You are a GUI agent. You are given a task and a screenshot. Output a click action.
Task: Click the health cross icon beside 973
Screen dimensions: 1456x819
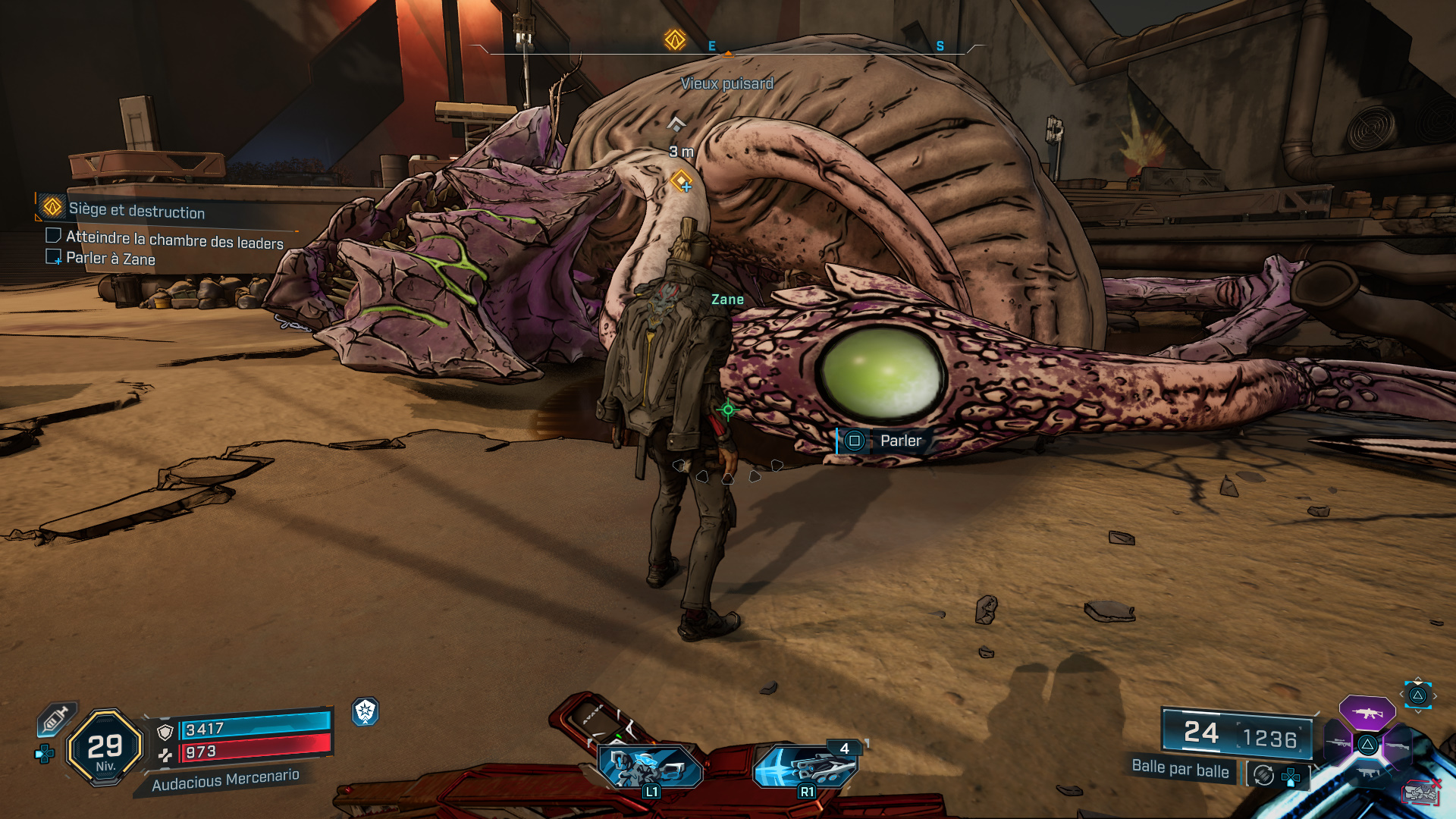pyautogui.click(x=165, y=755)
